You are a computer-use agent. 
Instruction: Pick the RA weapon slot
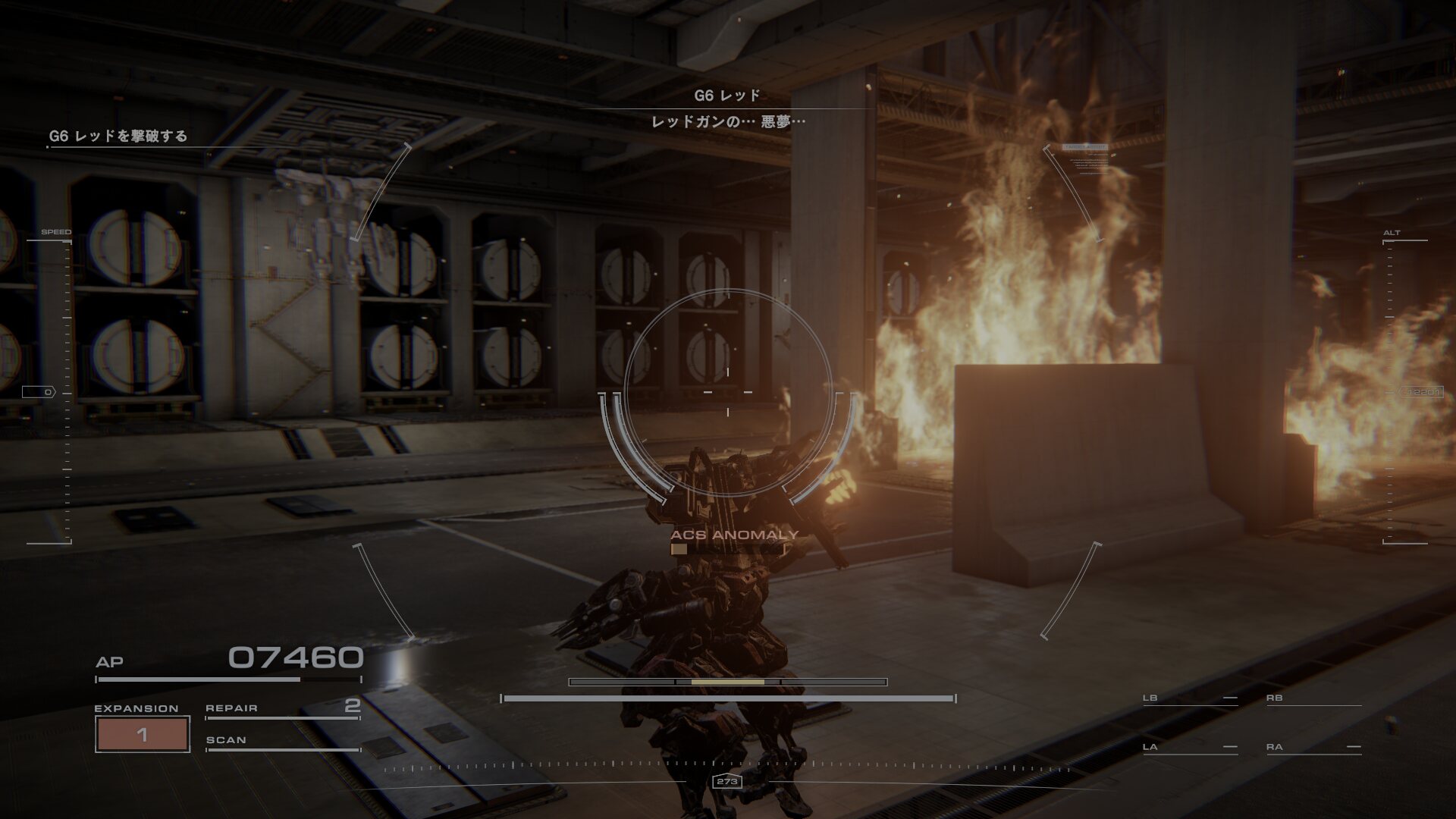pos(1313,748)
